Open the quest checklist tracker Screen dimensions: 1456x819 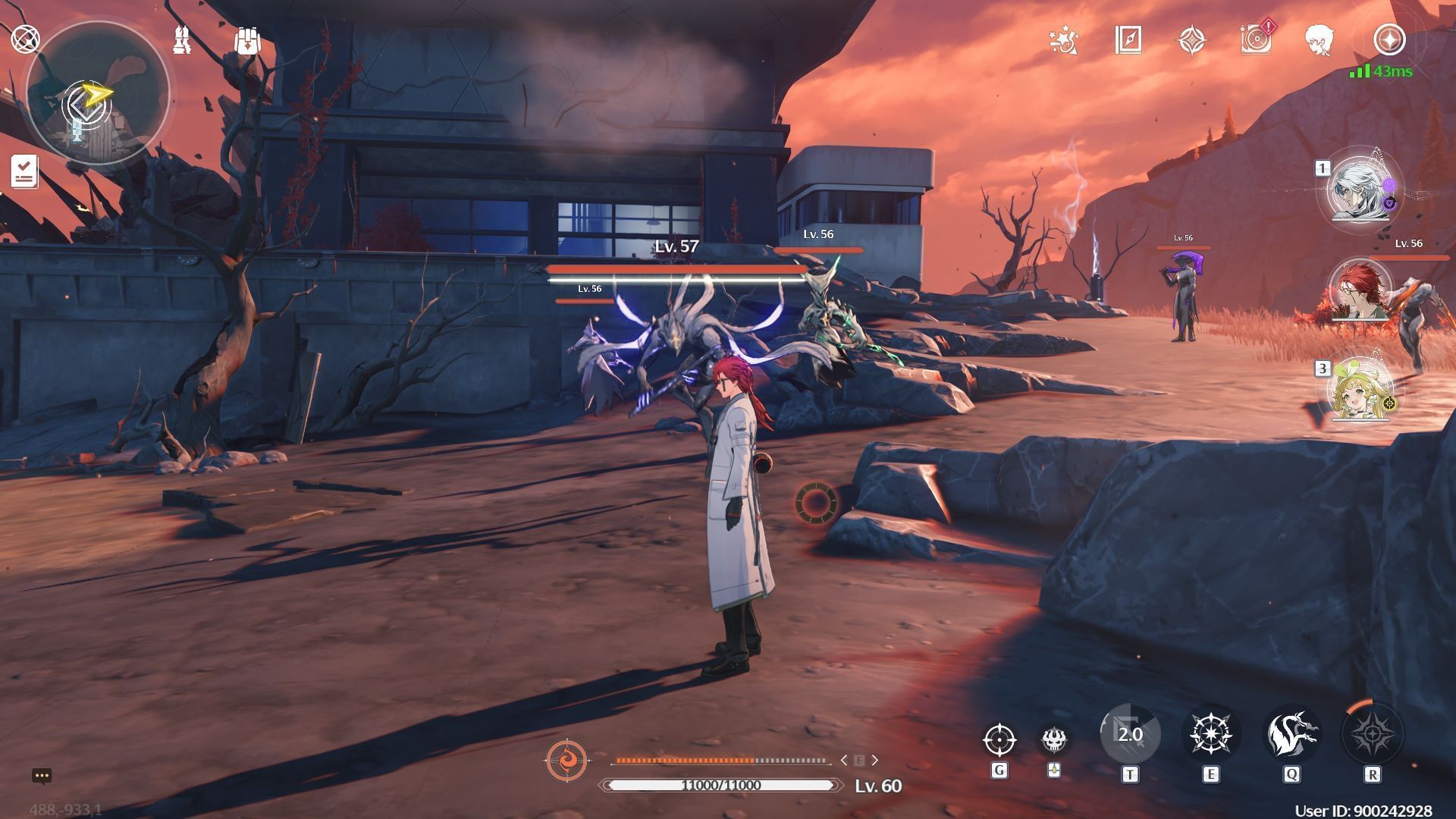(x=24, y=171)
